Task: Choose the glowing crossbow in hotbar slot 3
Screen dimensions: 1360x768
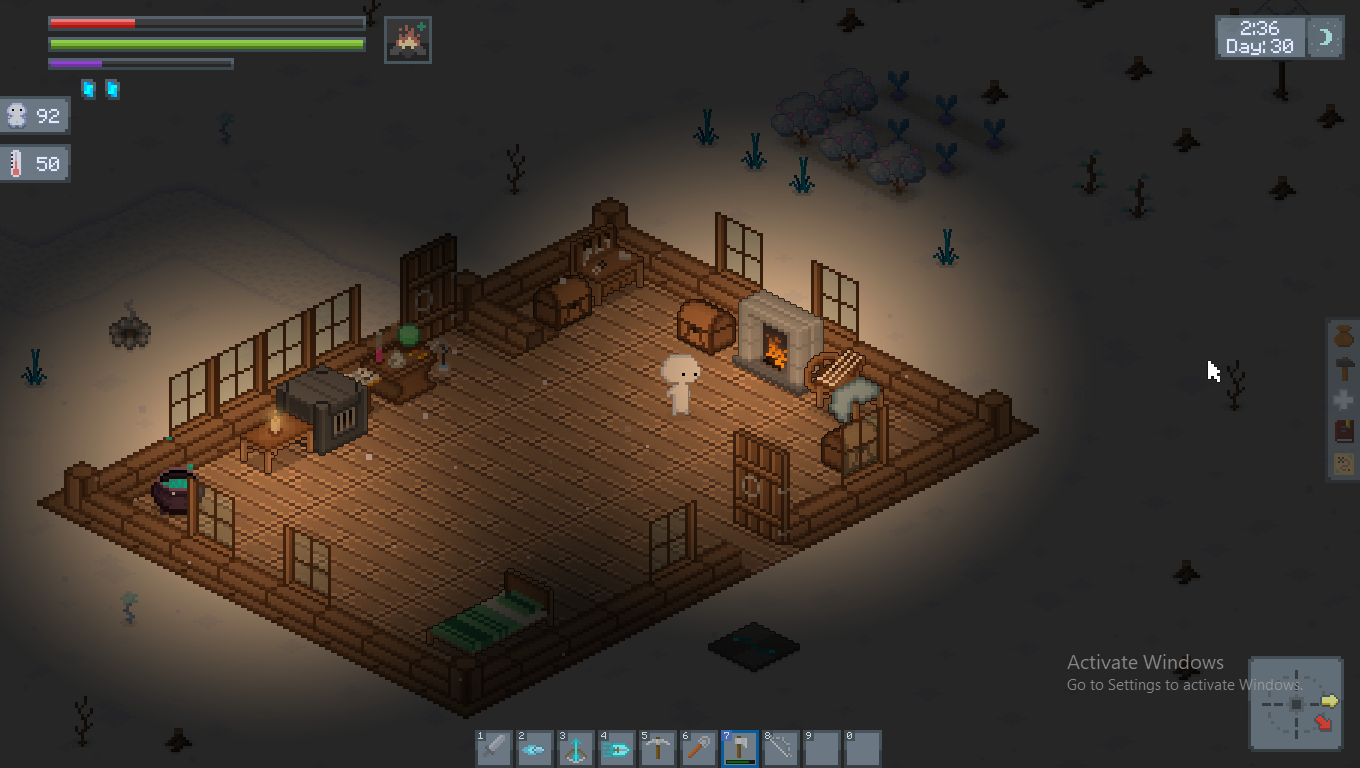Action: pyautogui.click(x=576, y=749)
